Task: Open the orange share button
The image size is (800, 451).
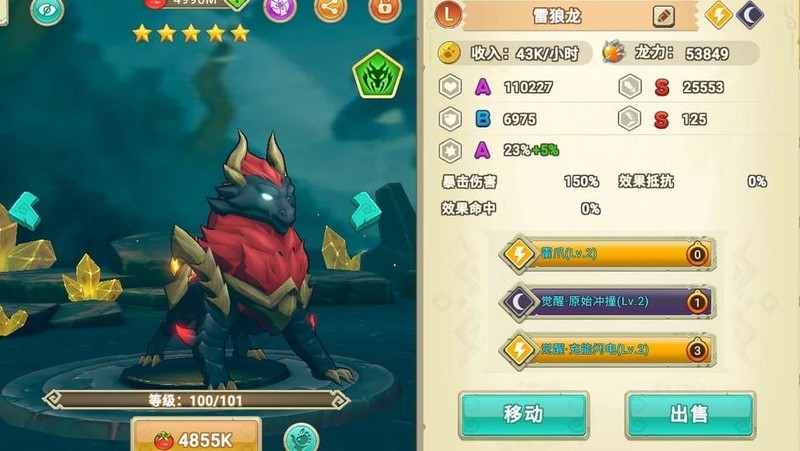Action: tap(330, 9)
